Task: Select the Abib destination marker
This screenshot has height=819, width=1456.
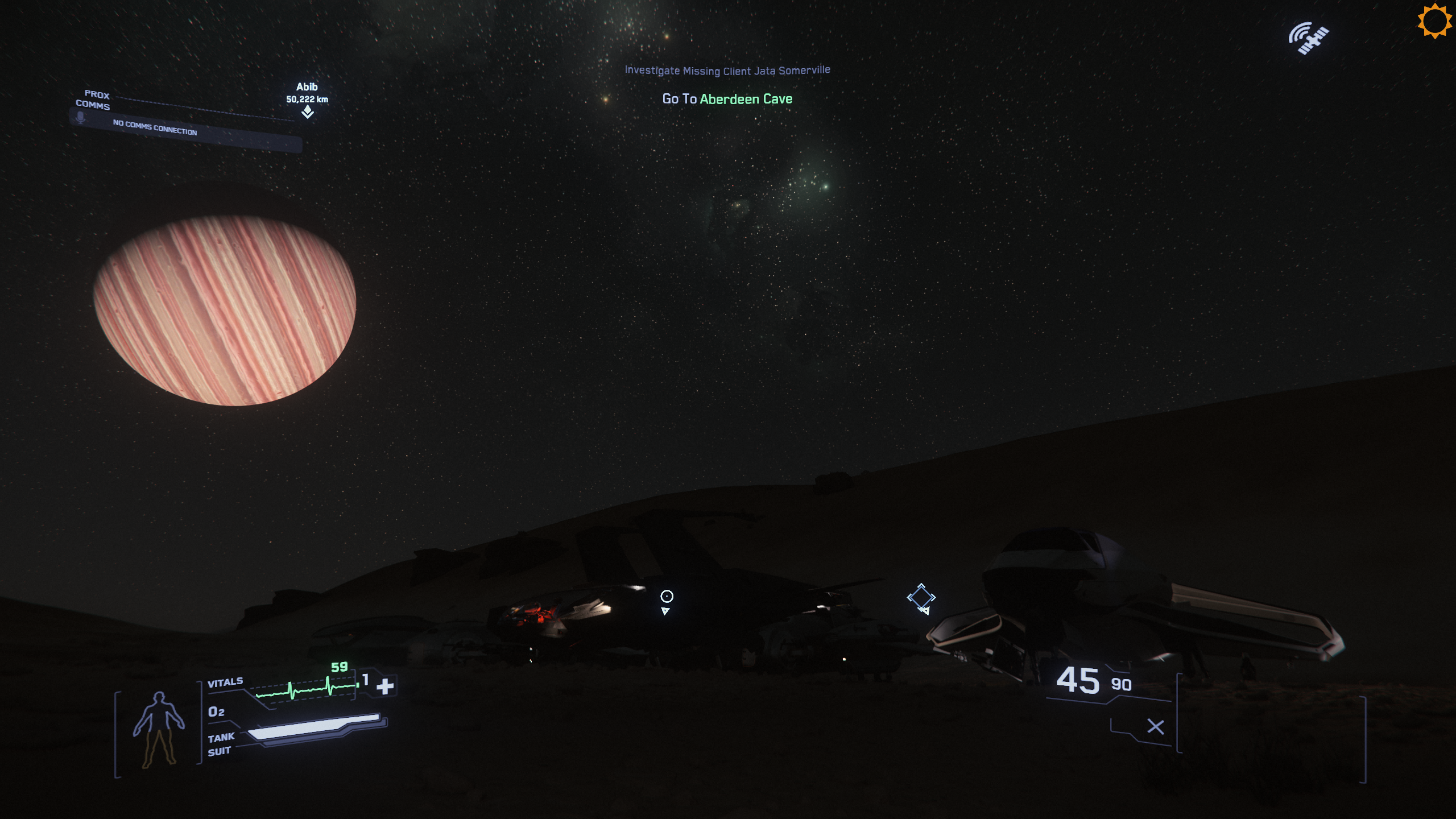Action: click(x=308, y=111)
